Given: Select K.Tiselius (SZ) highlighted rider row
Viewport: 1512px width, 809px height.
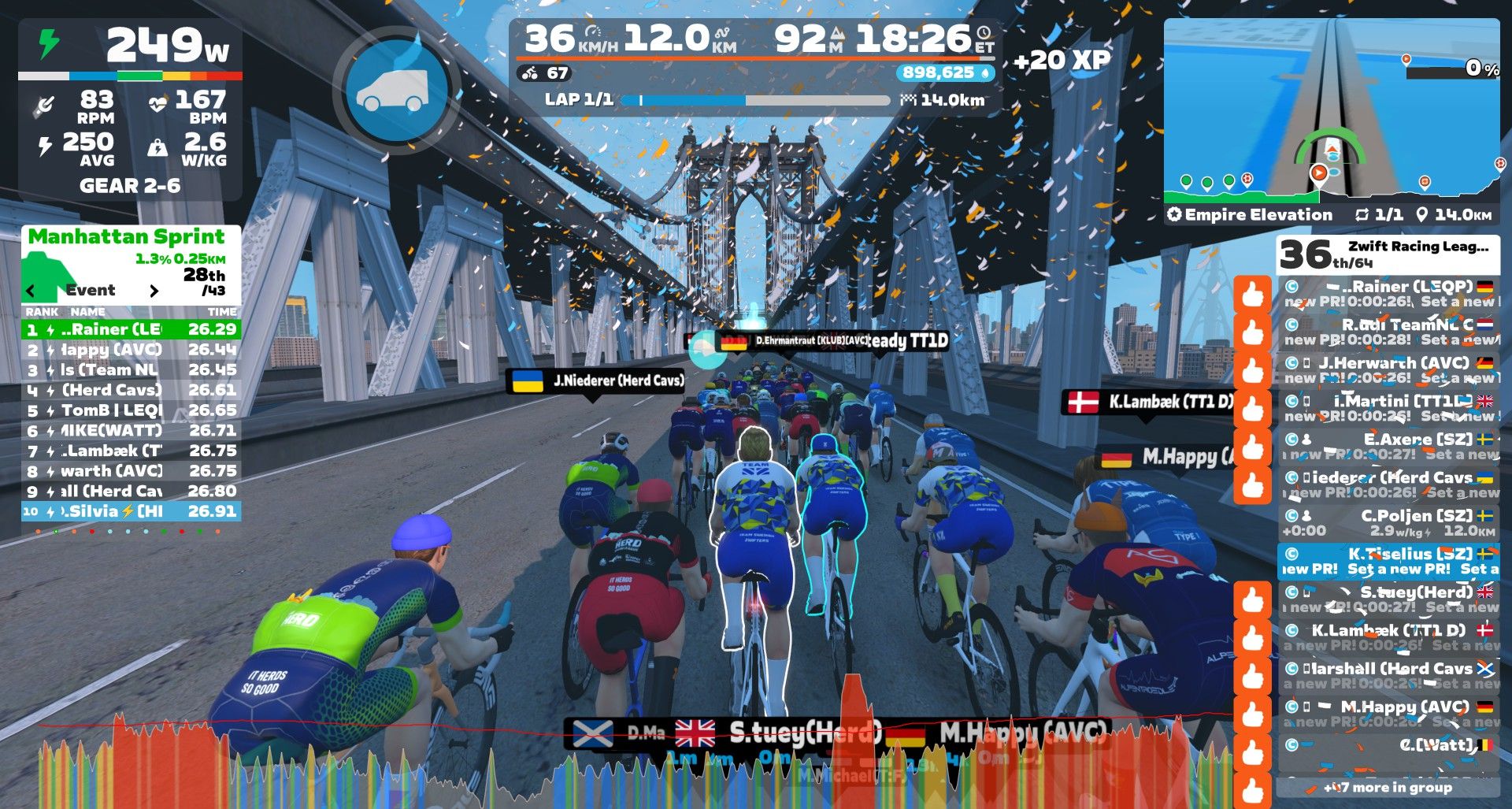Looking at the screenshot, I should (x=1388, y=561).
